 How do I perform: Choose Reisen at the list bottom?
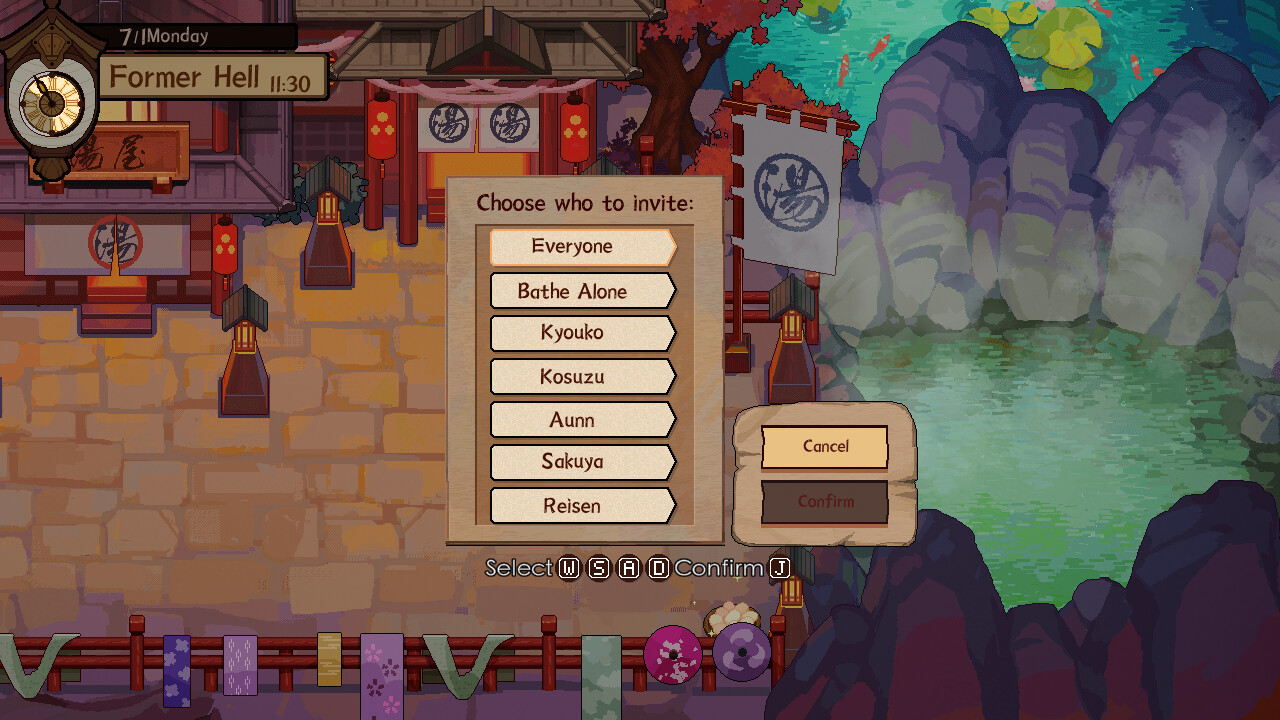(x=582, y=506)
